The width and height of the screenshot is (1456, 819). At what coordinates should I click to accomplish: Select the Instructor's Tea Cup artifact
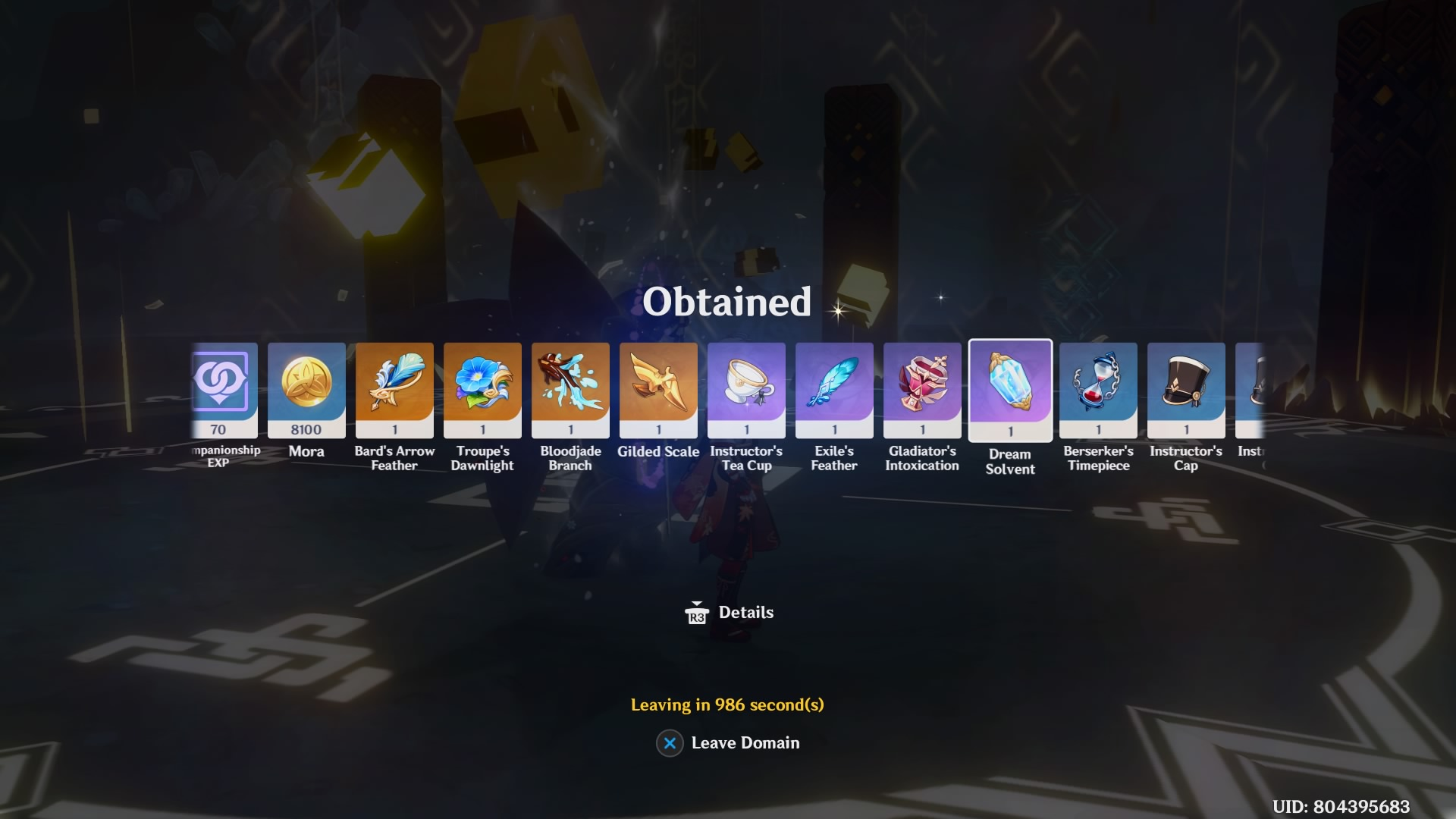(746, 389)
